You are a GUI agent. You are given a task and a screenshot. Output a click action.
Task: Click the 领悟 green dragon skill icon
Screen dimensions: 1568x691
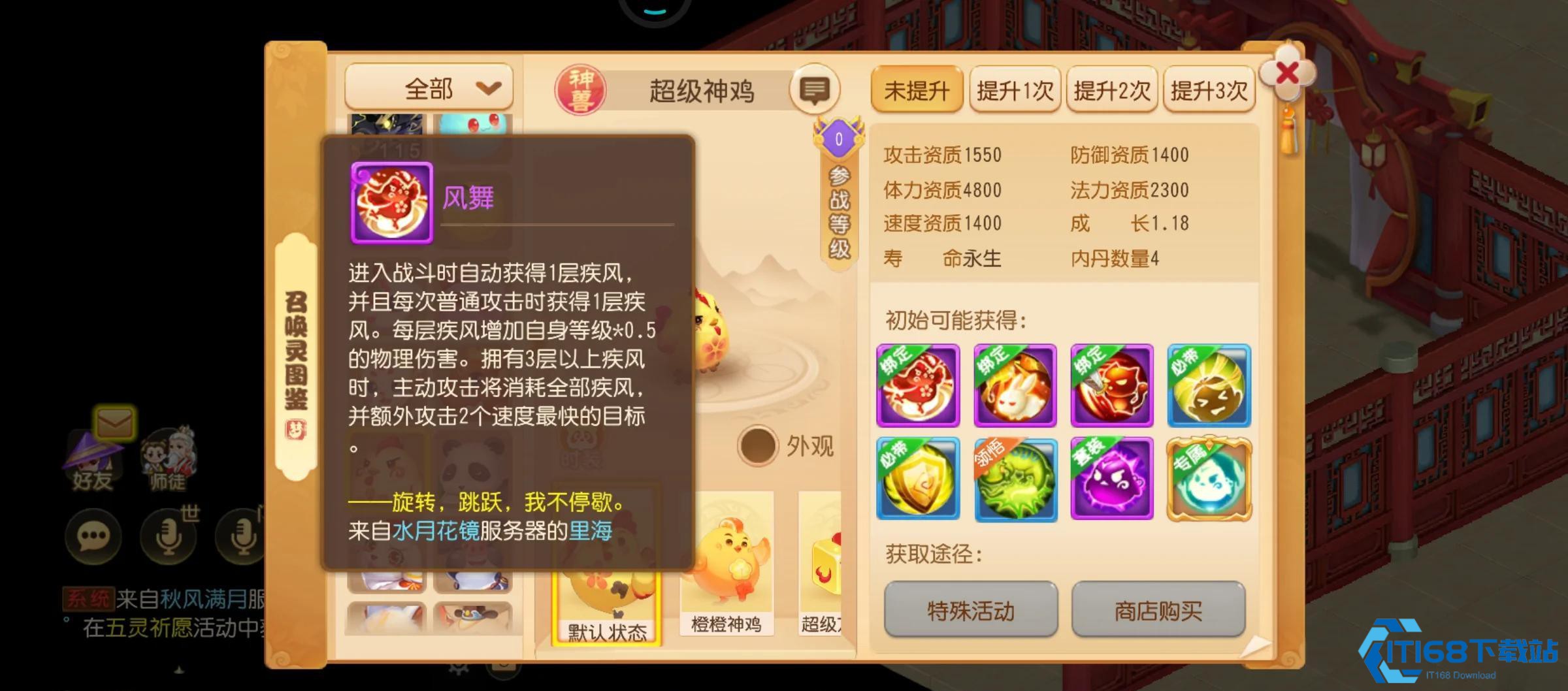[1015, 480]
